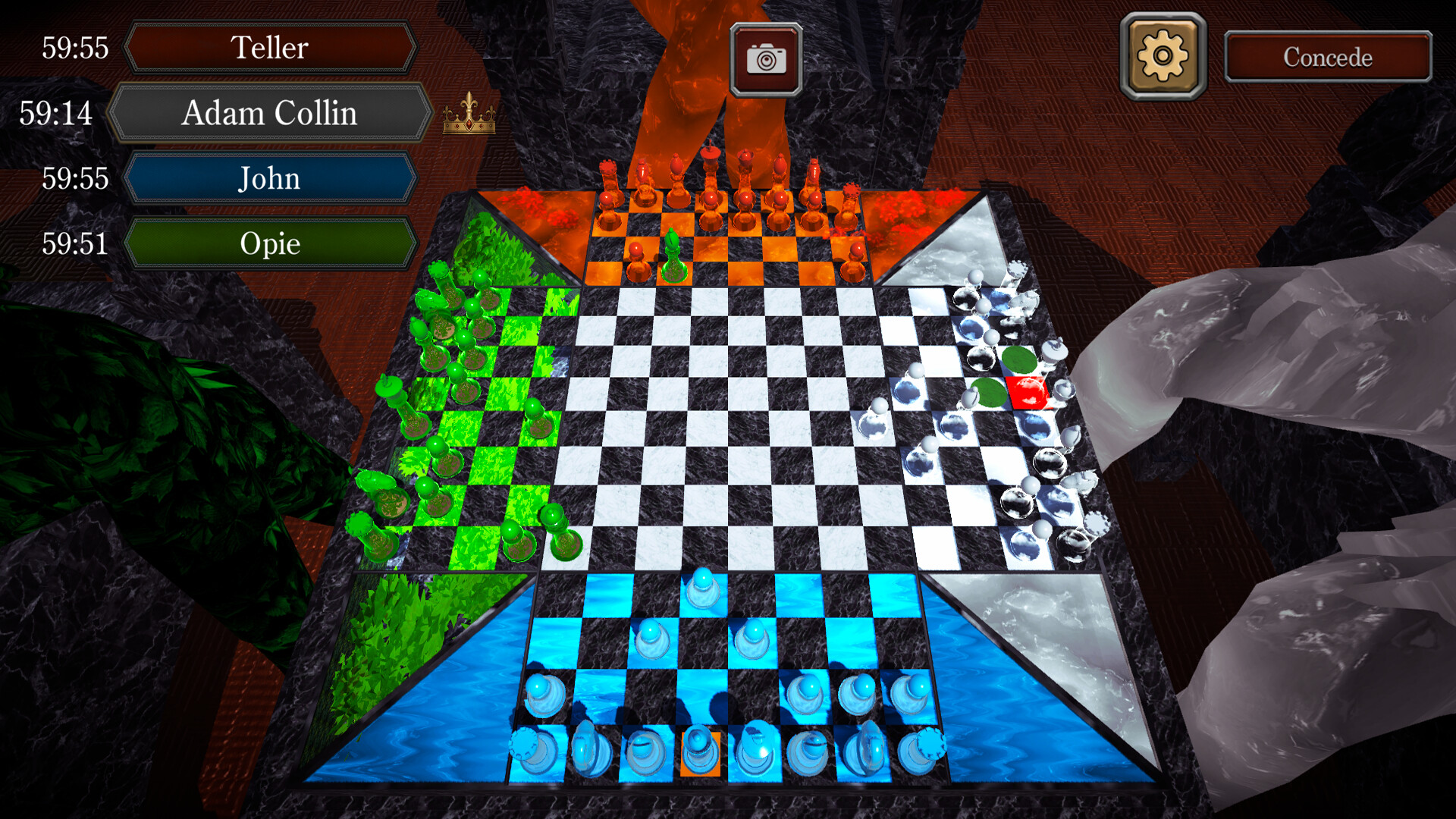Select the red highlighted board square

[1028, 393]
